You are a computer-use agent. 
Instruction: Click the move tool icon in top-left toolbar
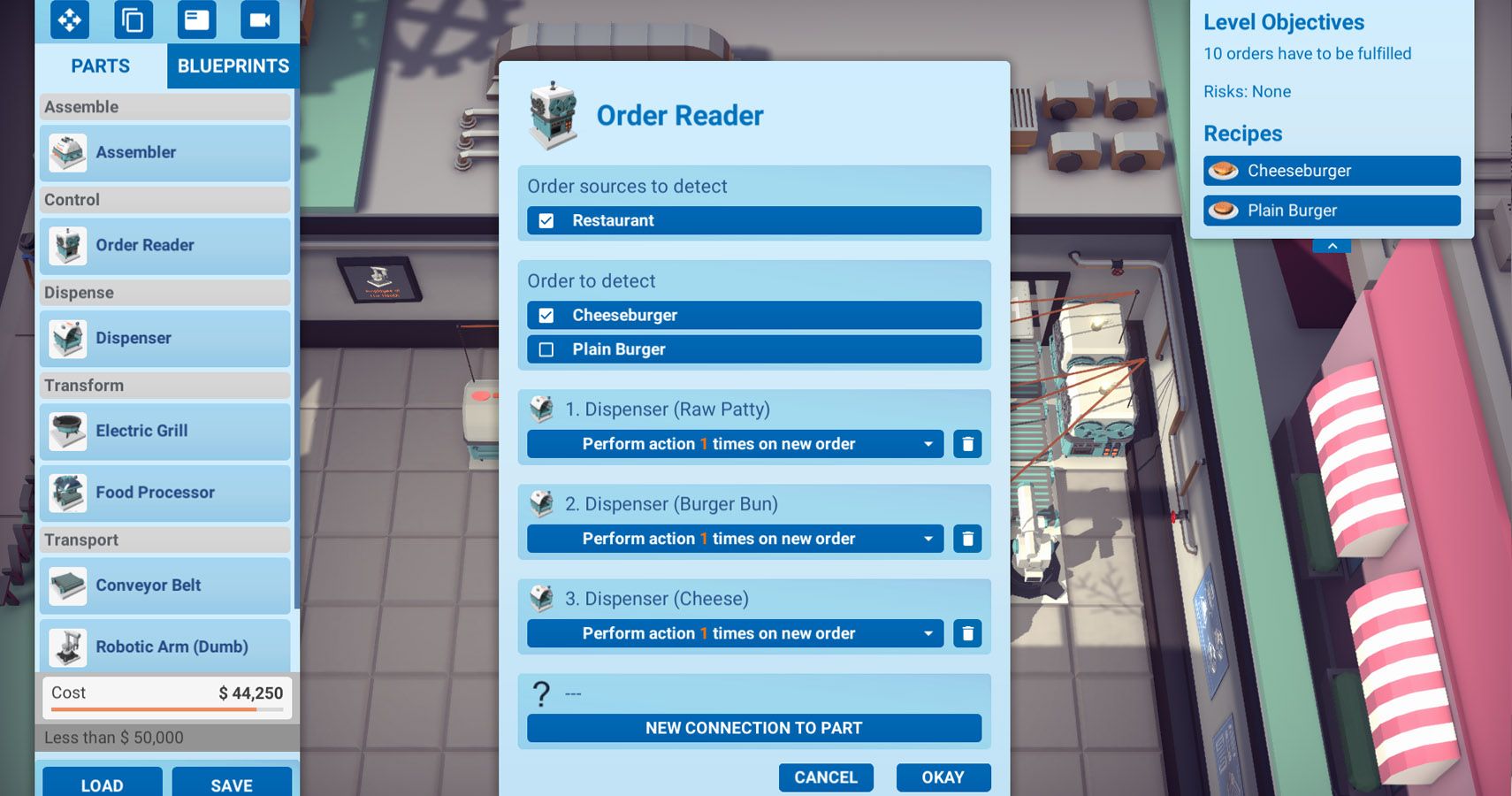pos(68,19)
